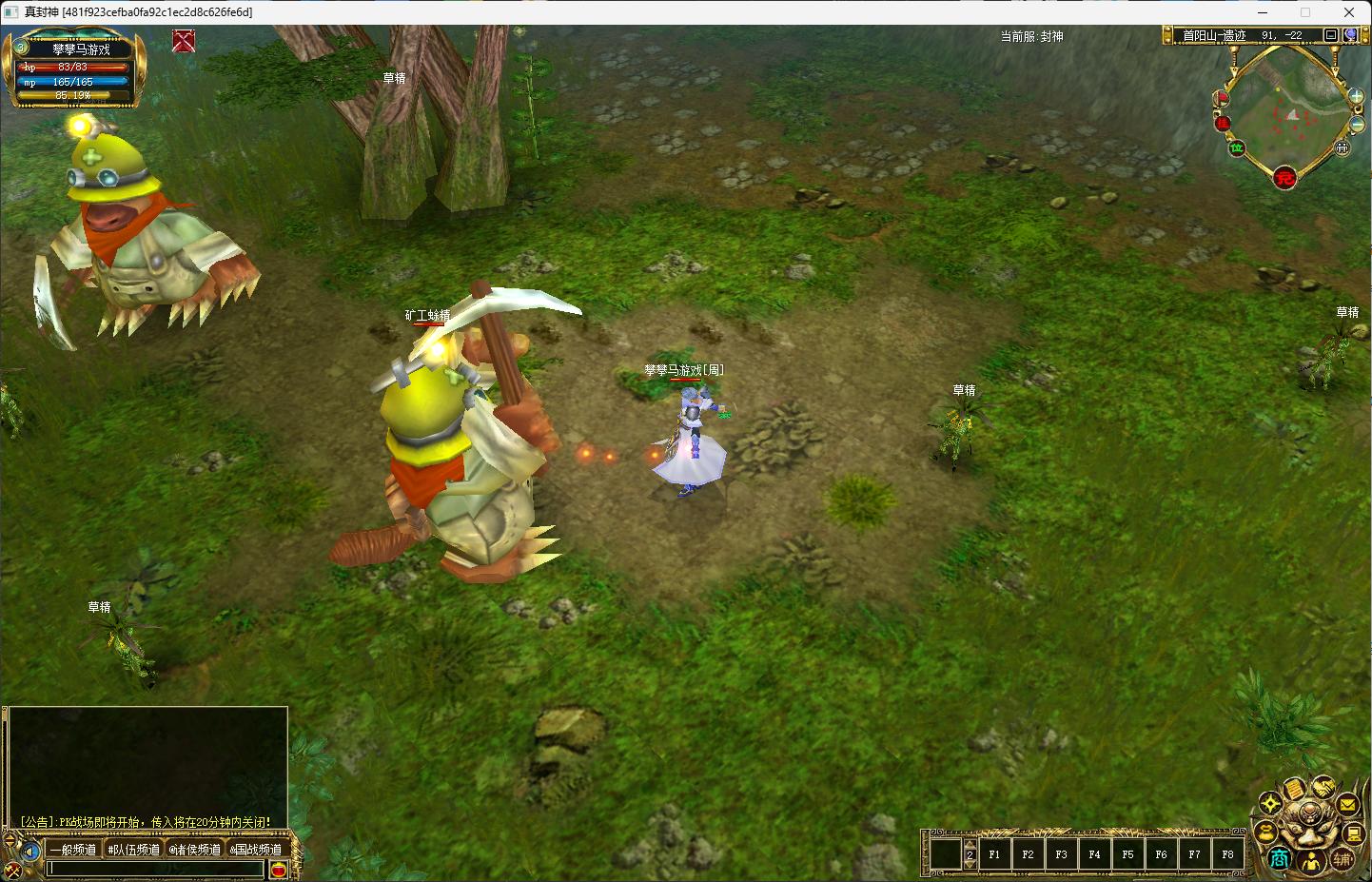The height and width of the screenshot is (882, 1372).
Task: Open the character figure icon
Action: 1311,863
